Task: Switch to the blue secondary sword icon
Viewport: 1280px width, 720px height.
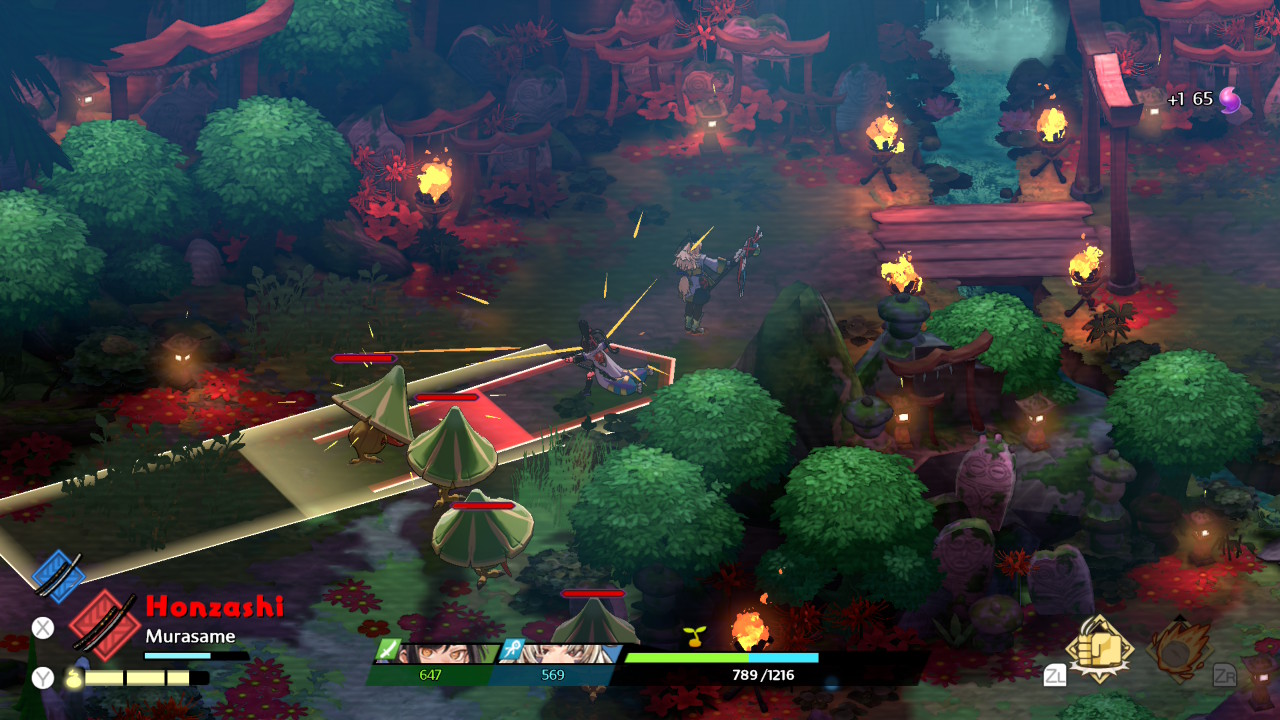Action: pyautogui.click(x=58, y=575)
